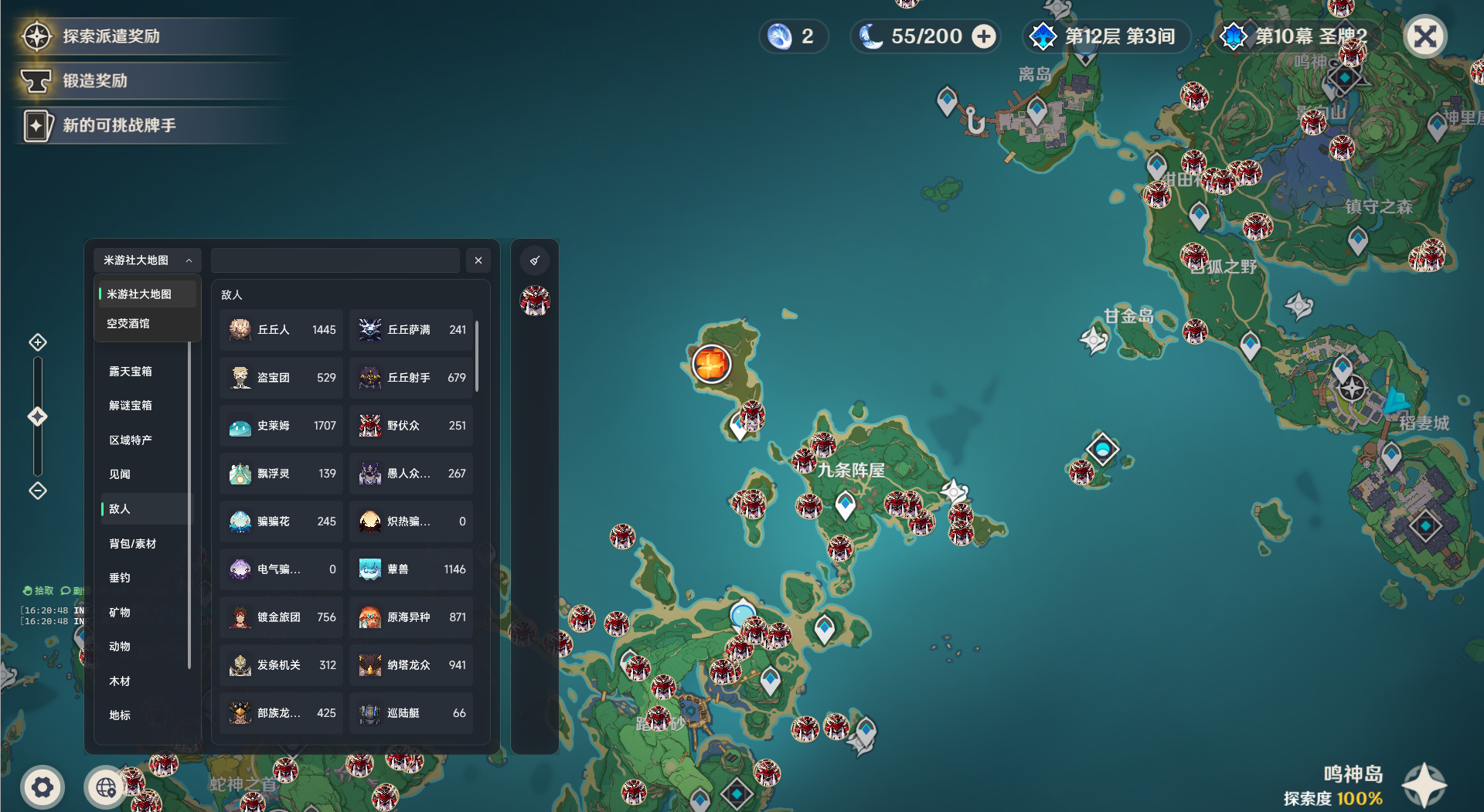Toggle the 野伏众 enemy markers

point(411,426)
